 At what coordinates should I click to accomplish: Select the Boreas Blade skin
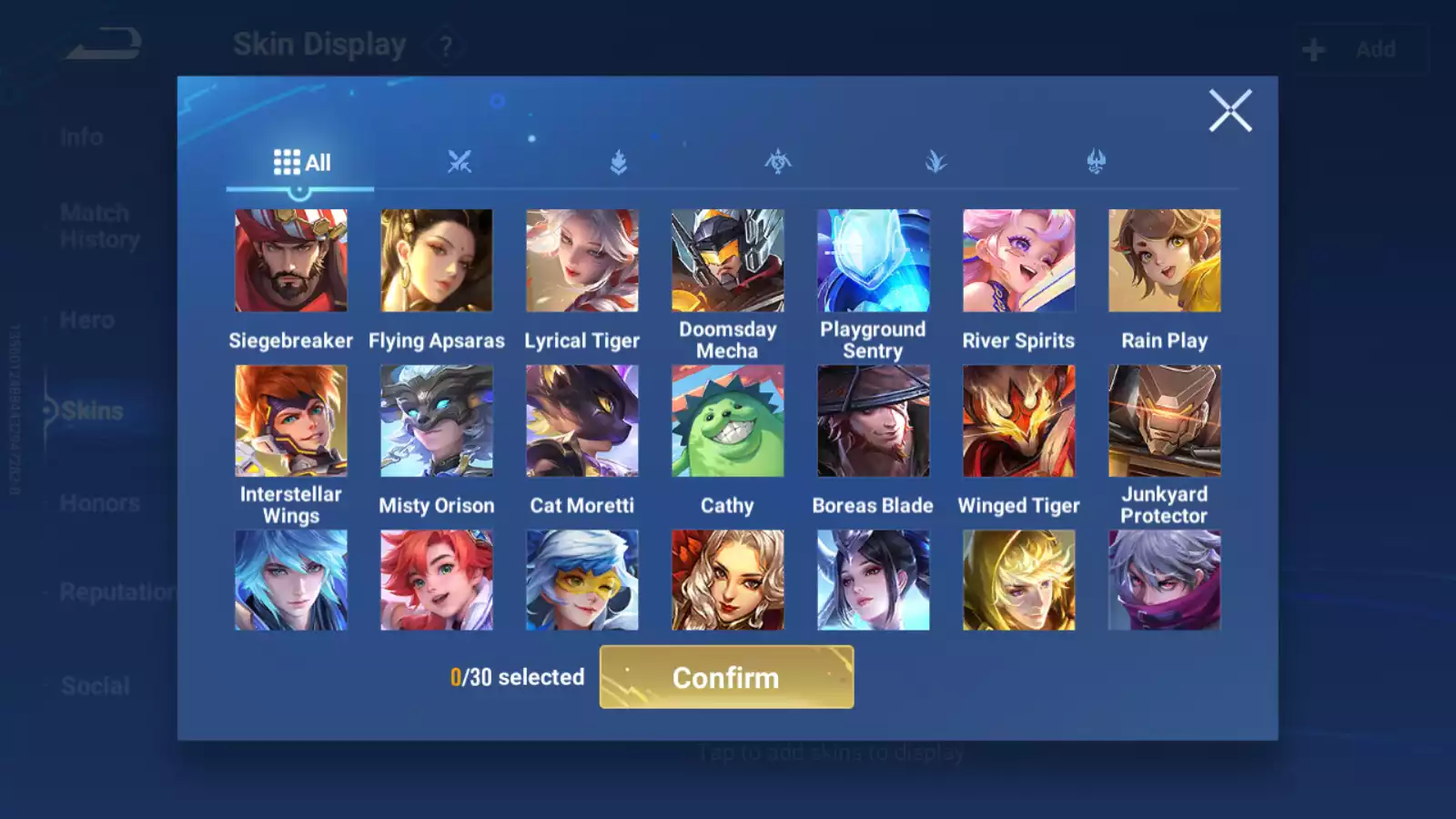click(x=874, y=421)
